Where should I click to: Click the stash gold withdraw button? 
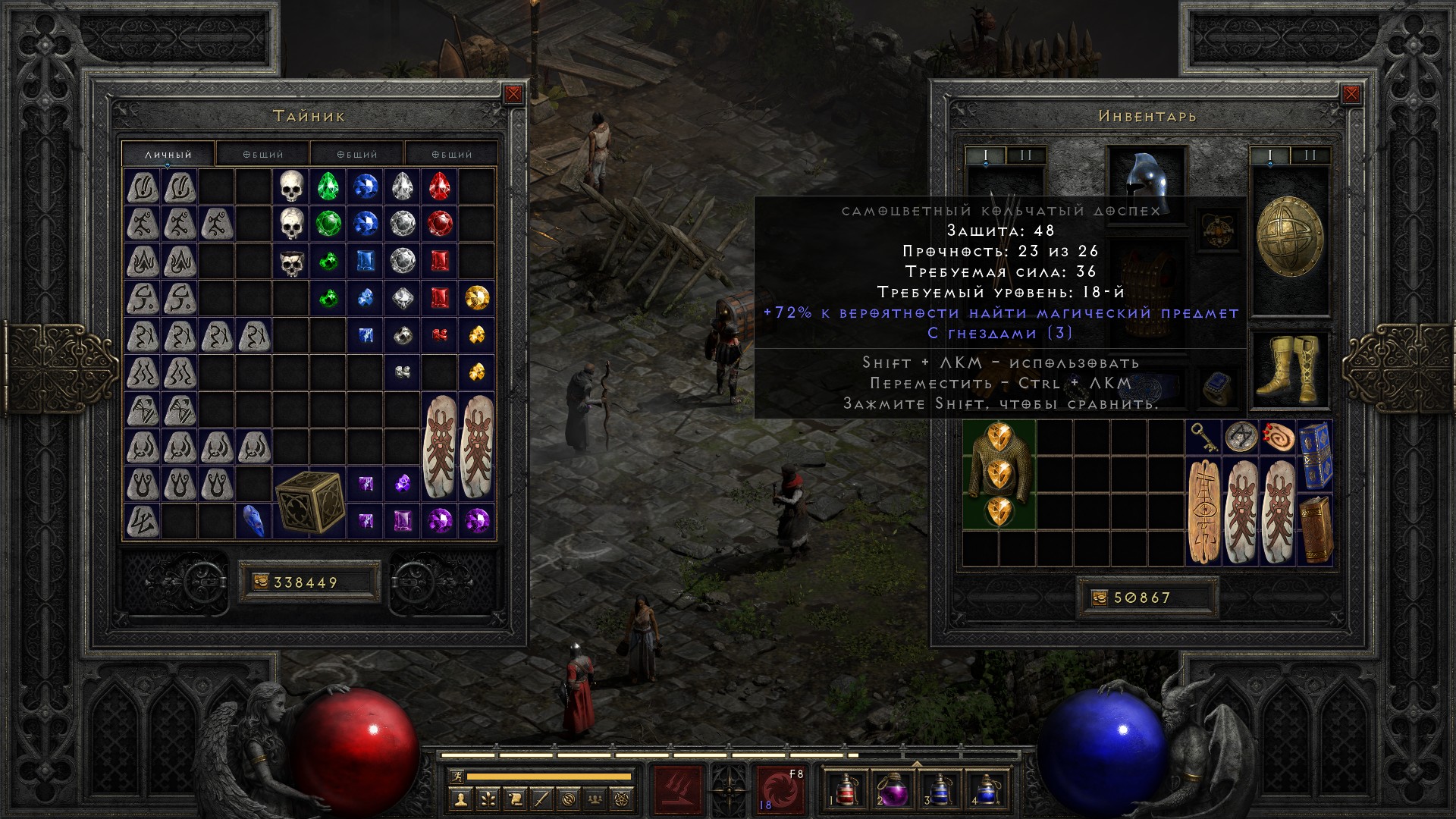tap(260, 582)
